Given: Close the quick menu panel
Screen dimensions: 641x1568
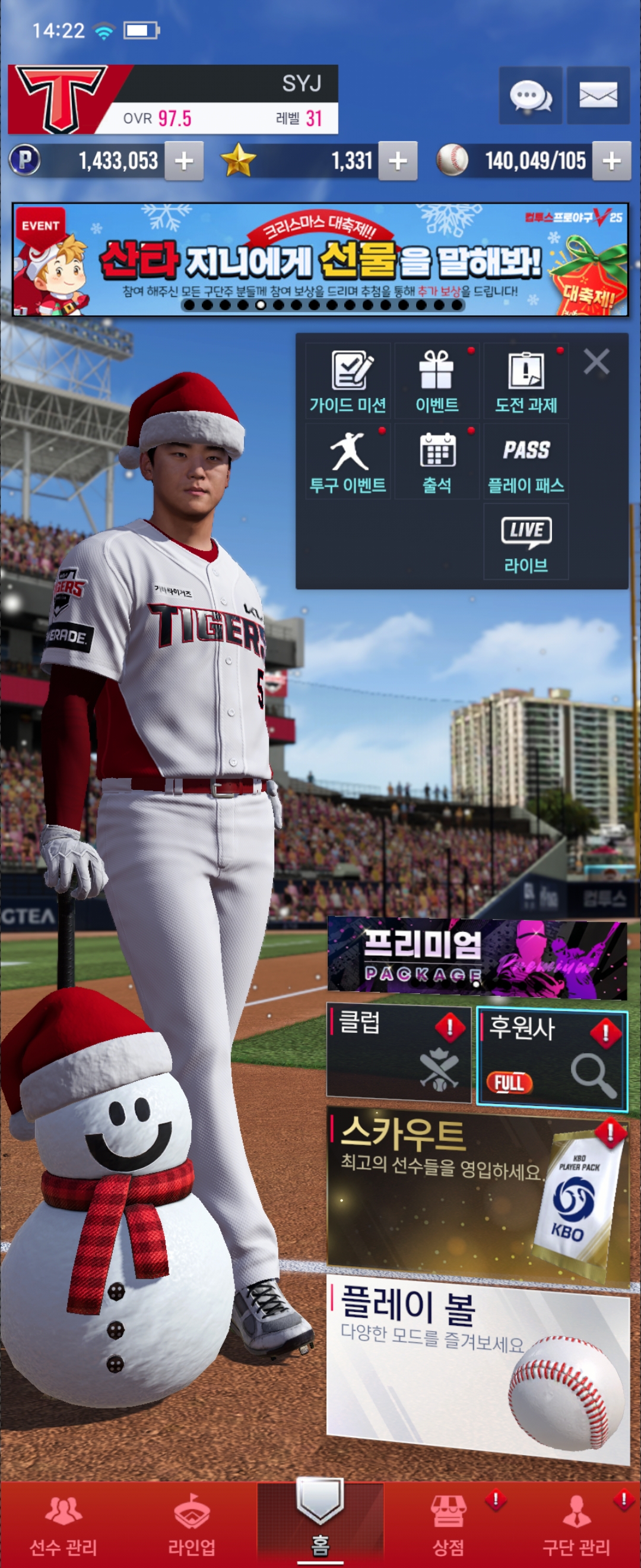Looking at the screenshot, I should (x=596, y=362).
